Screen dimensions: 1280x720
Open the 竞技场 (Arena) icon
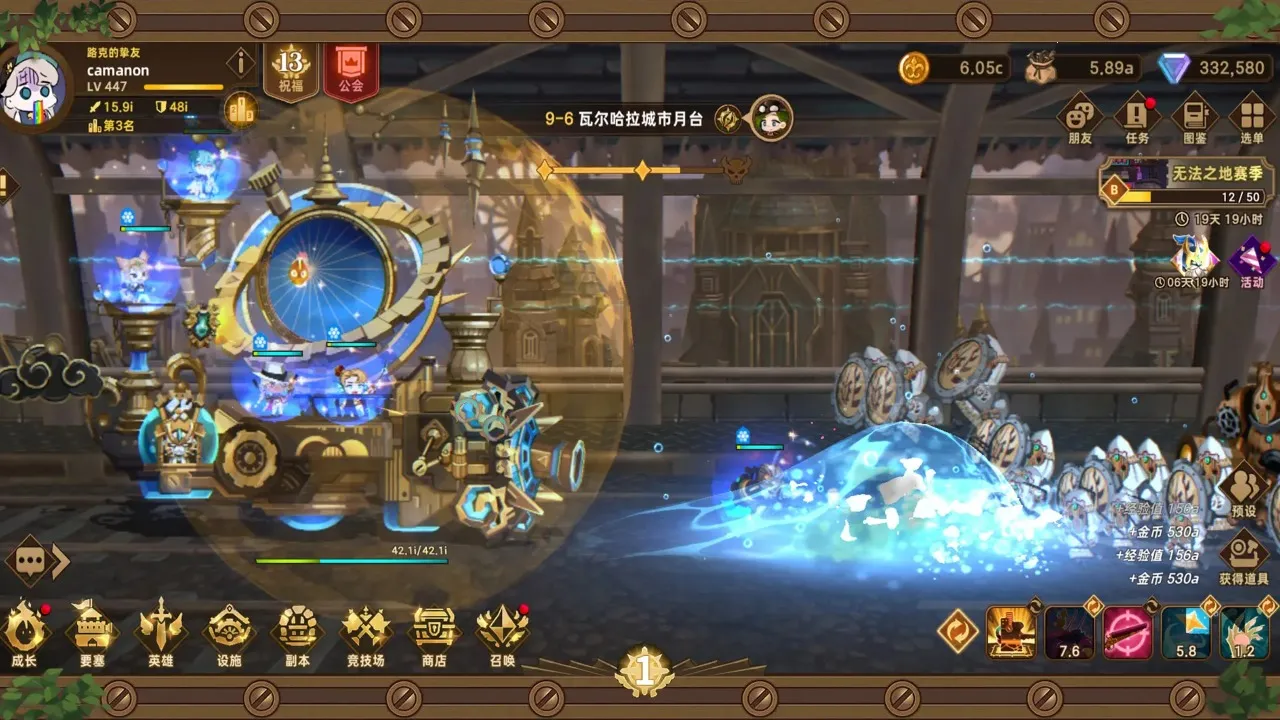(x=367, y=633)
